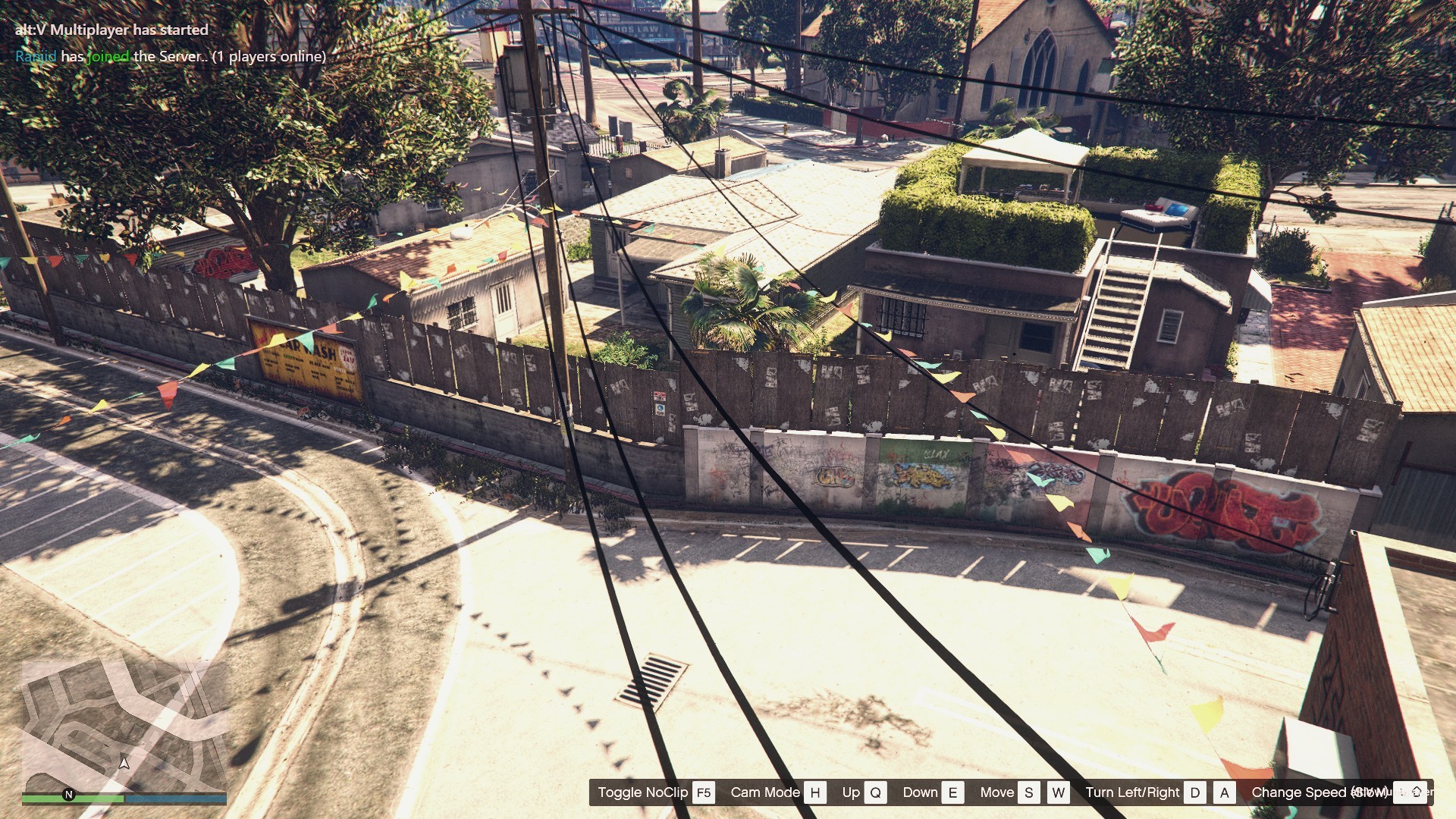
Task: Select the player arrow on the minimap
Action: [x=125, y=762]
